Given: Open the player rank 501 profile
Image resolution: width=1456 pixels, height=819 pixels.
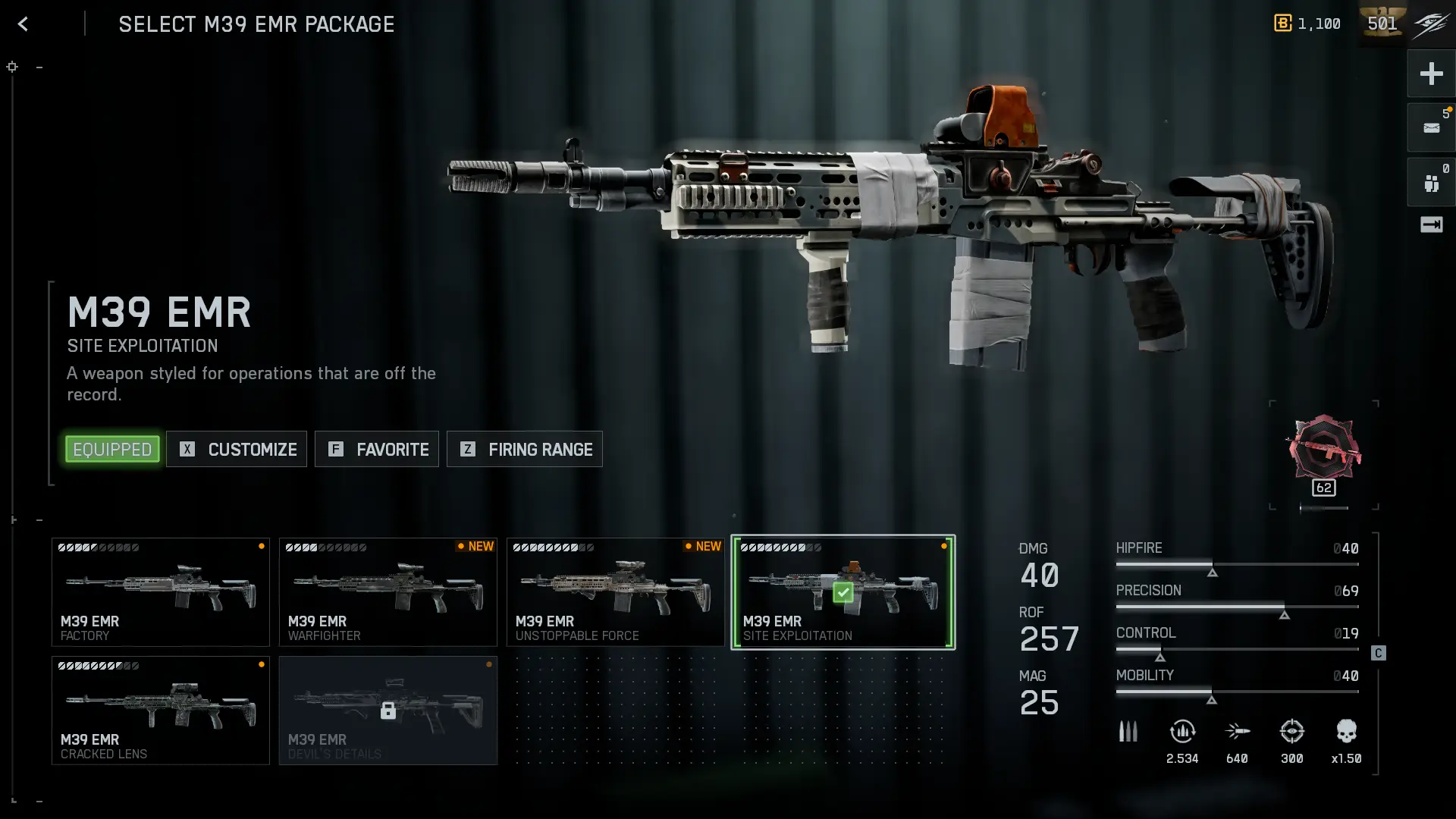Looking at the screenshot, I should pyautogui.click(x=1382, y=24).
